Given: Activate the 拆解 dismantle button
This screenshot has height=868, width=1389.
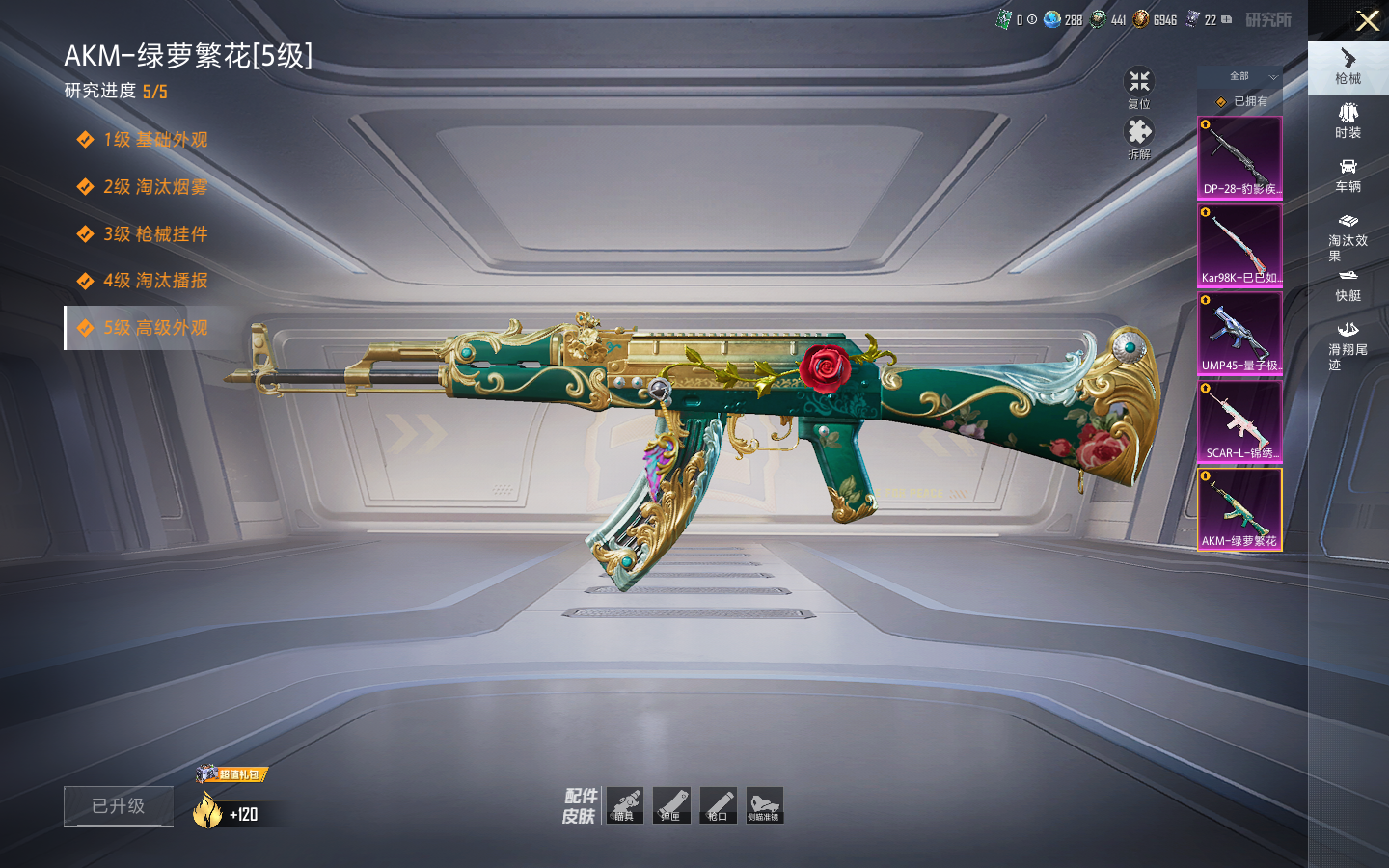Looking at the screenshot, I should point(1139,137).
